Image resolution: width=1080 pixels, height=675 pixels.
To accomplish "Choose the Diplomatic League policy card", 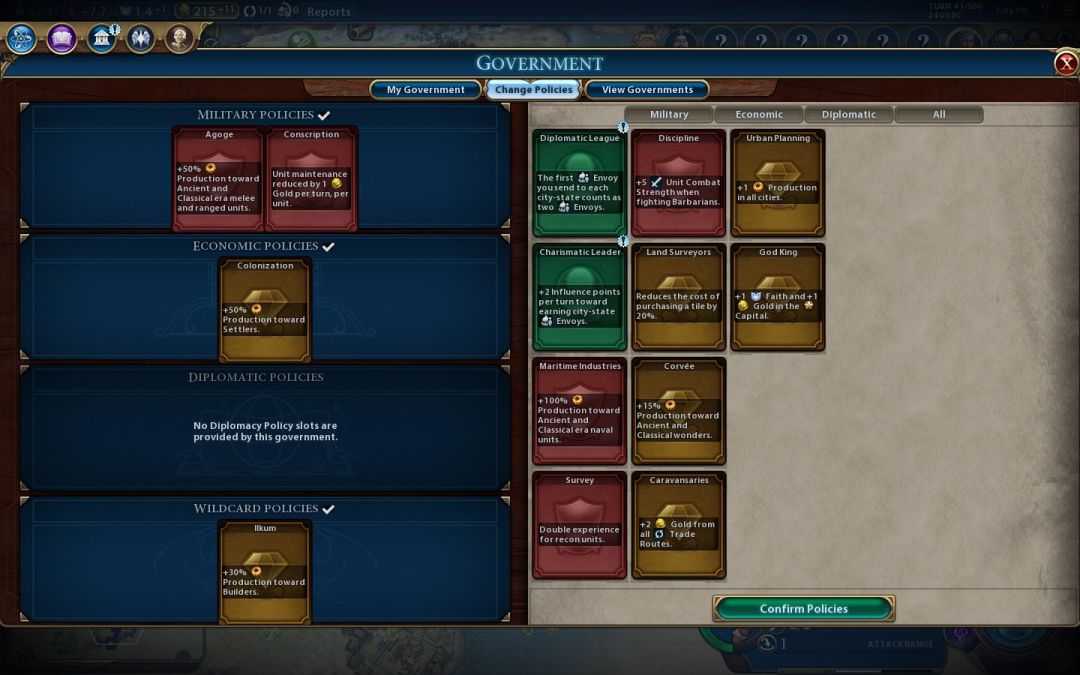I will (x=579, y=182).
